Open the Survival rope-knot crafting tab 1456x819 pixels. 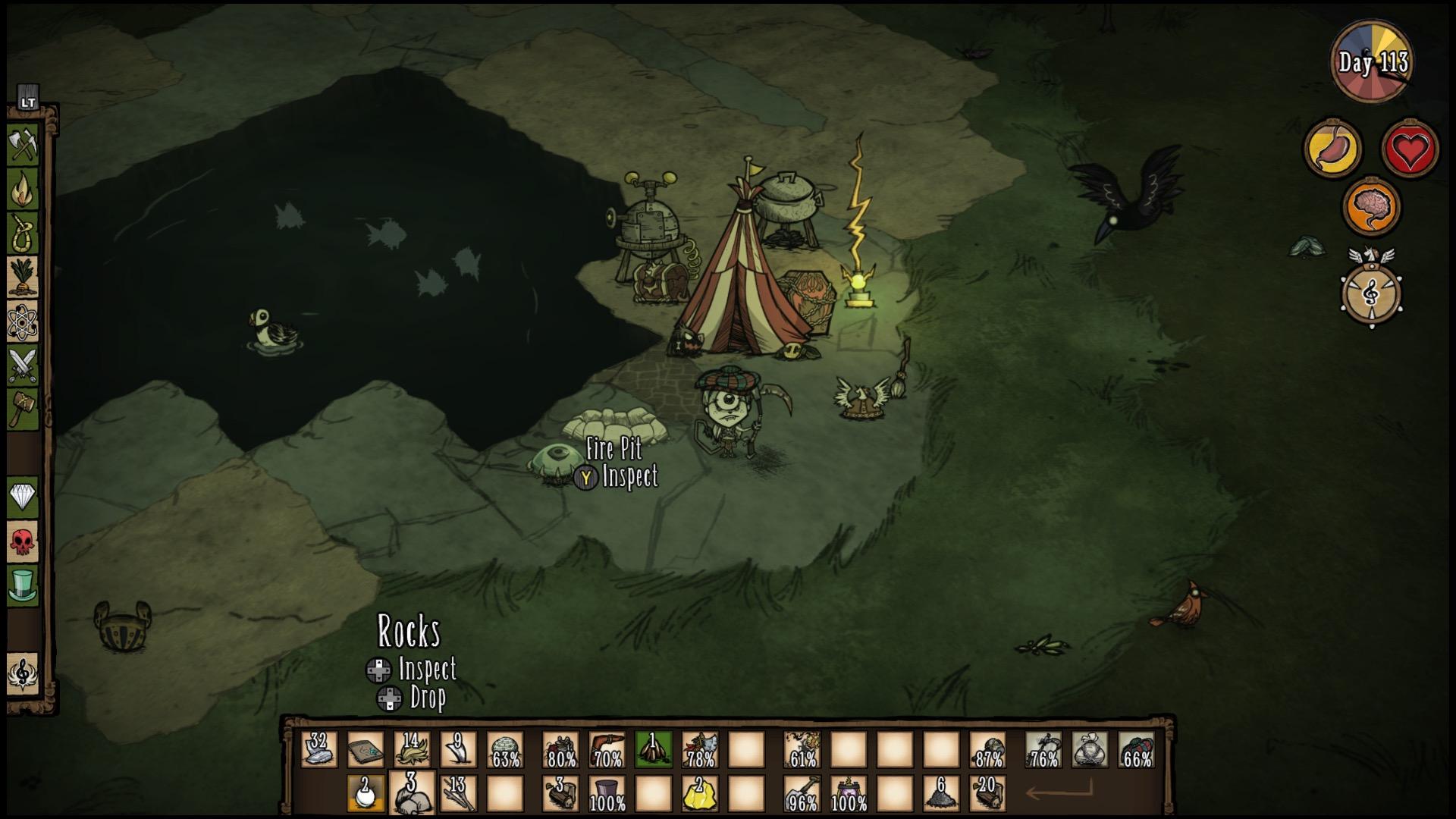pyautogui.click(x=23, y=233)
